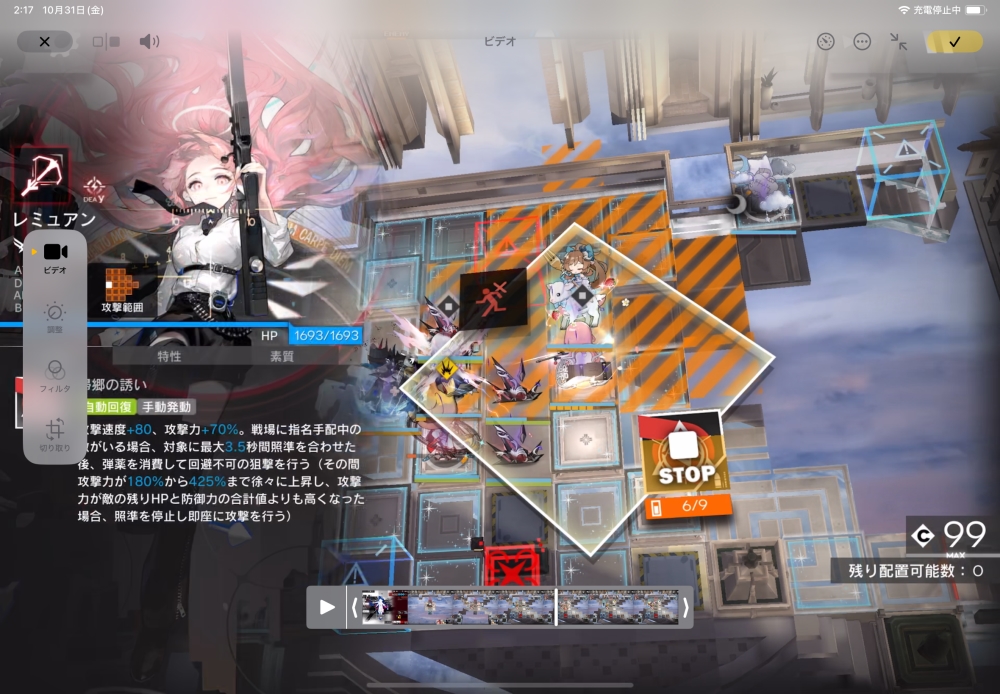1000x694 pixels.
Task: Play the video with the play button
Action: [326, 607]
